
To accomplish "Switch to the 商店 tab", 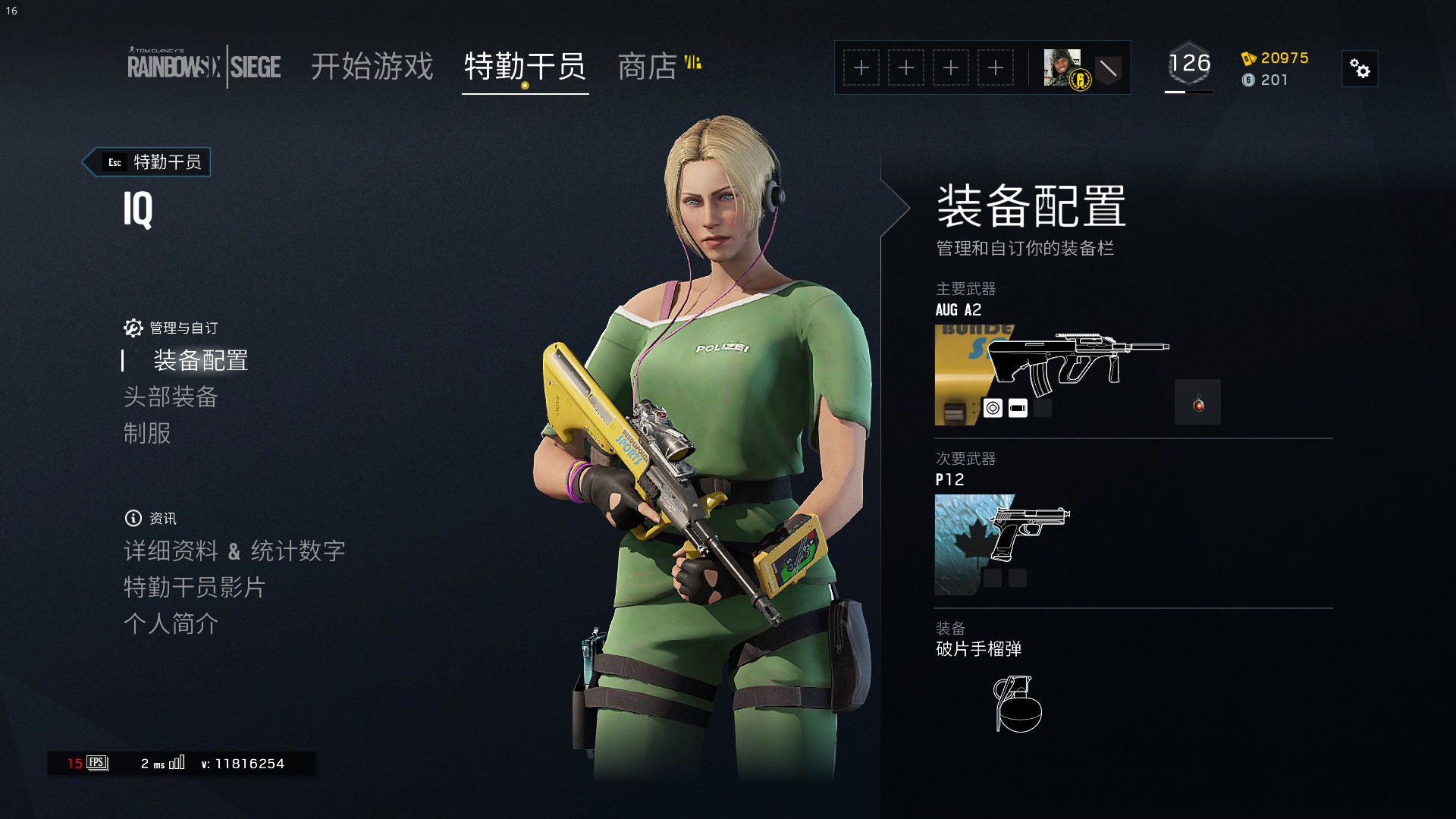I will [648, 68].
